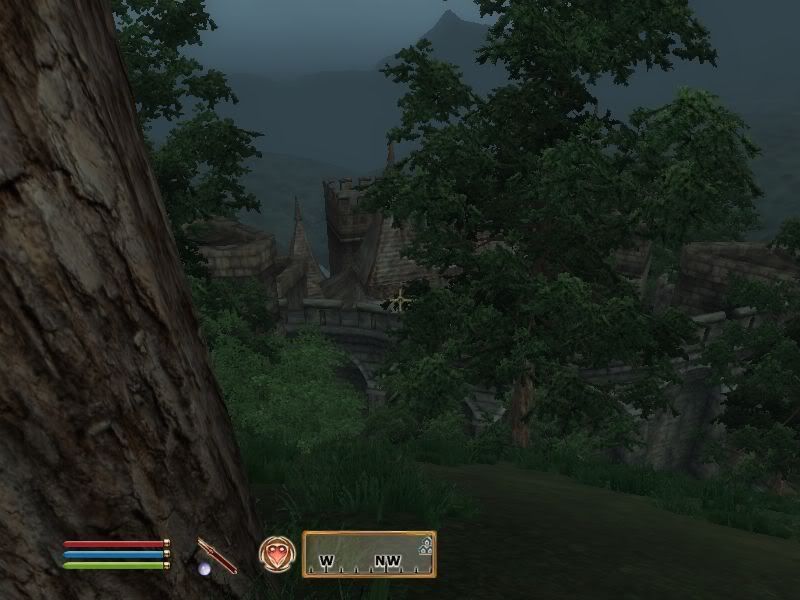Click the equipped weapon icon

tap(217, 555)
